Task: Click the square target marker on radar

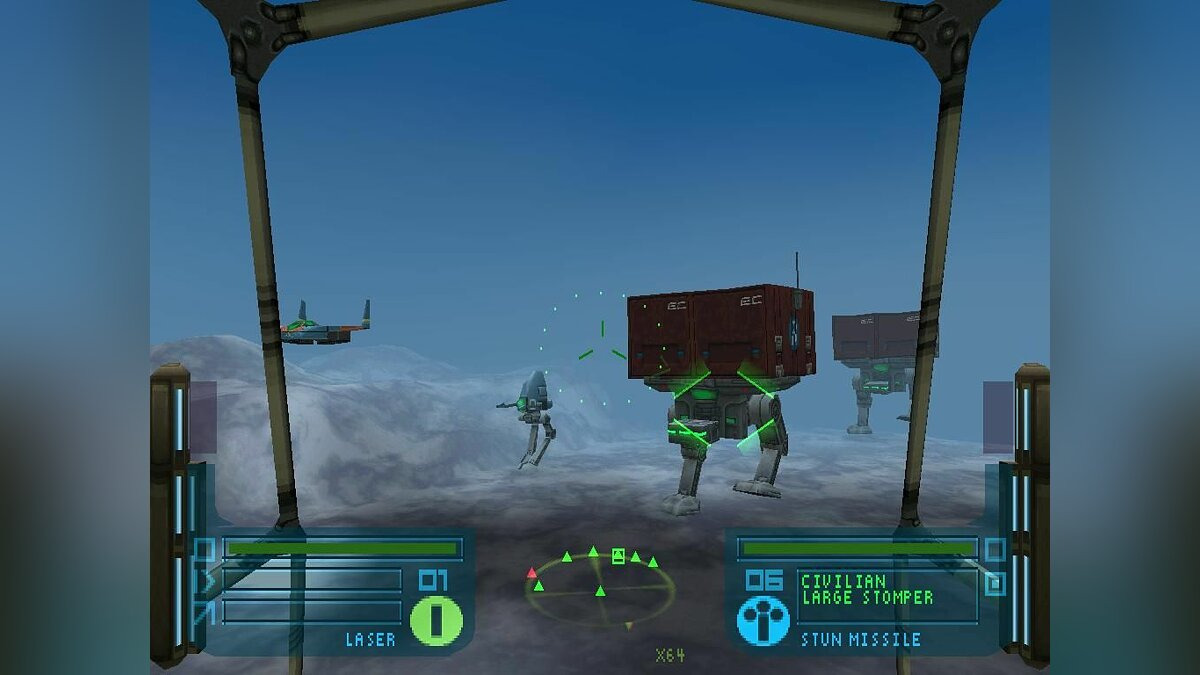Action: click(x=618, y=556)
